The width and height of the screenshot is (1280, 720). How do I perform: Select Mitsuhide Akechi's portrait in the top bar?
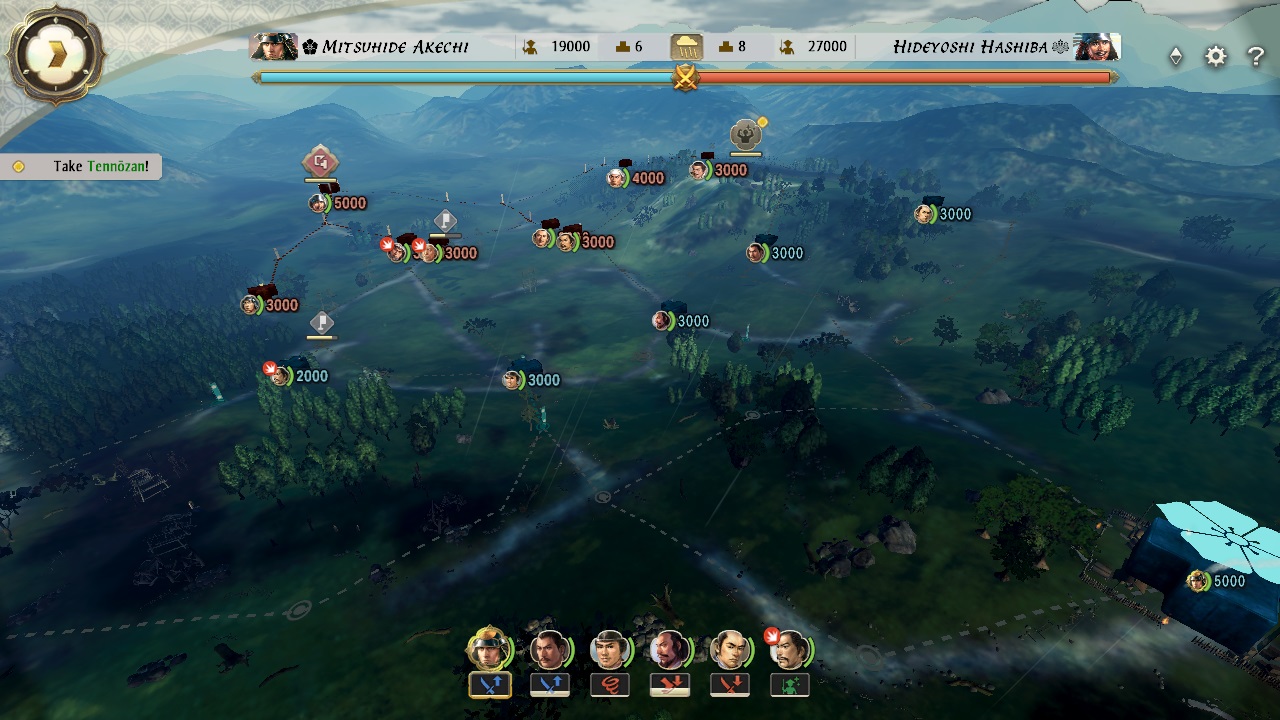274,46
